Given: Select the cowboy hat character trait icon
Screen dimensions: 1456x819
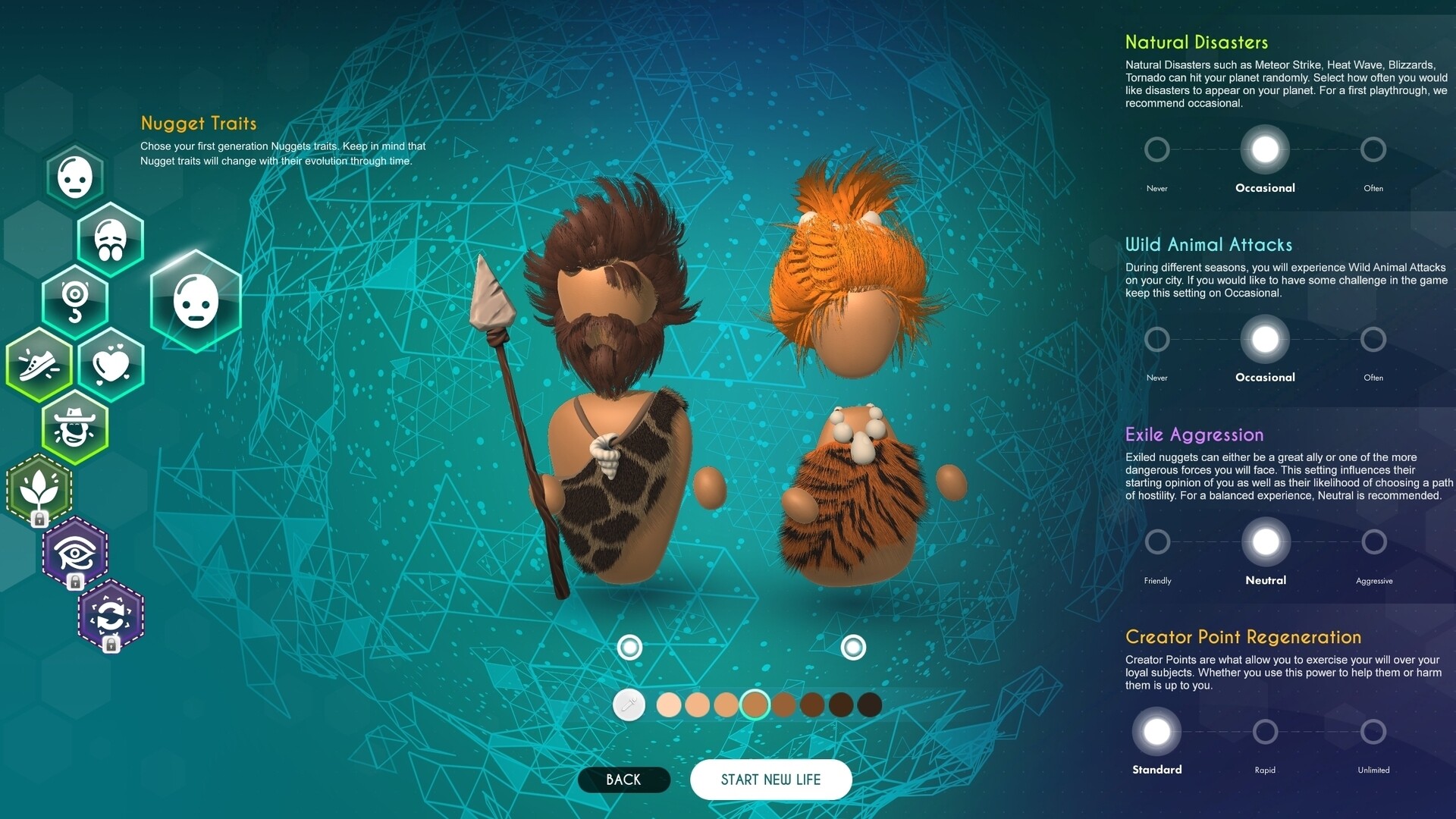Looking at the screenshot, I should click(x=75, y=427).
